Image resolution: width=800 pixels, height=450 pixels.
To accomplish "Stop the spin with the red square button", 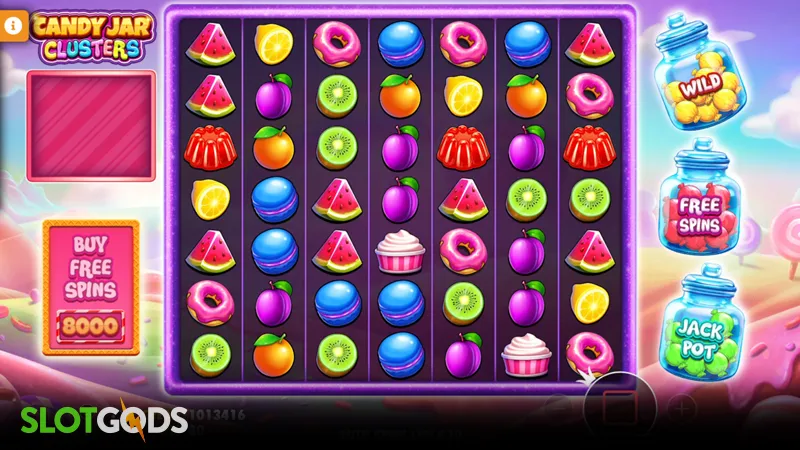I will click(x=619, y=408).
